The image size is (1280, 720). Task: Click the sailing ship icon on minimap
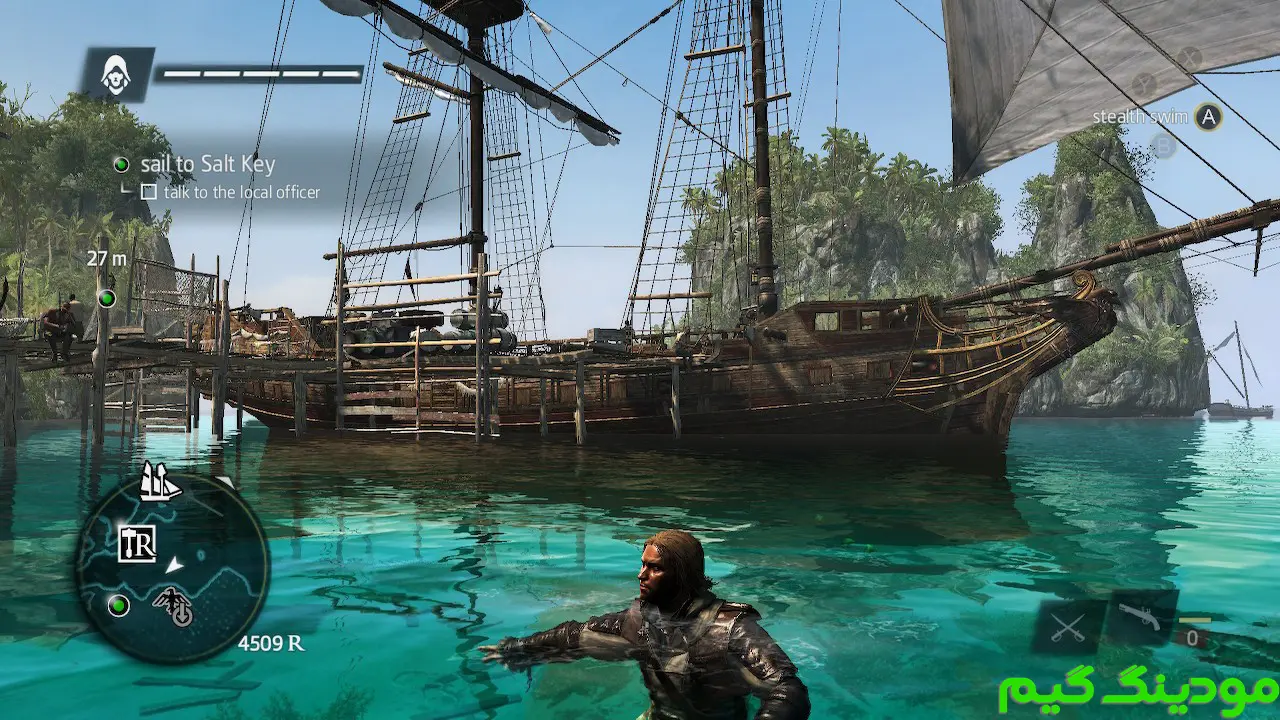[x=159, y=481]
